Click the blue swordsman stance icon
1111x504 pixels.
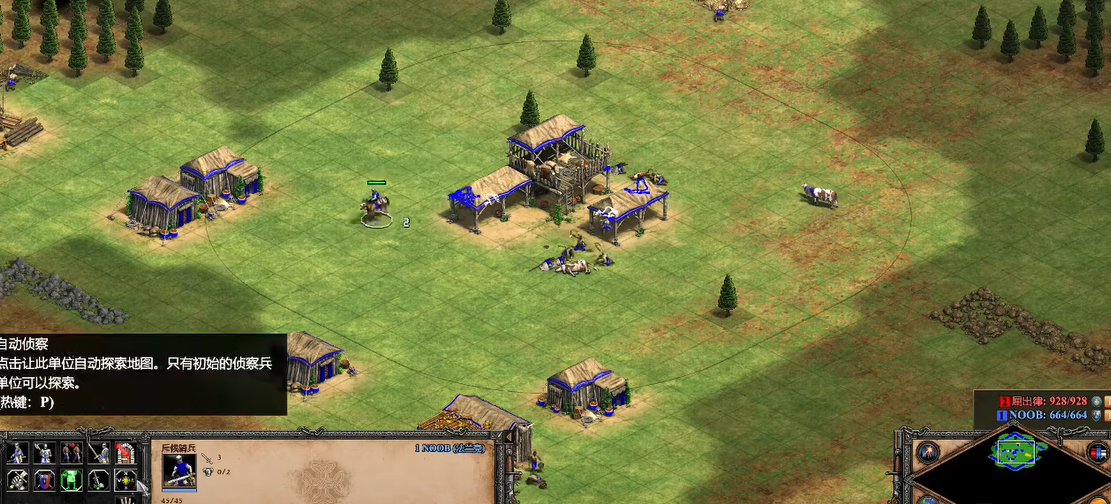tap(17, 453)
